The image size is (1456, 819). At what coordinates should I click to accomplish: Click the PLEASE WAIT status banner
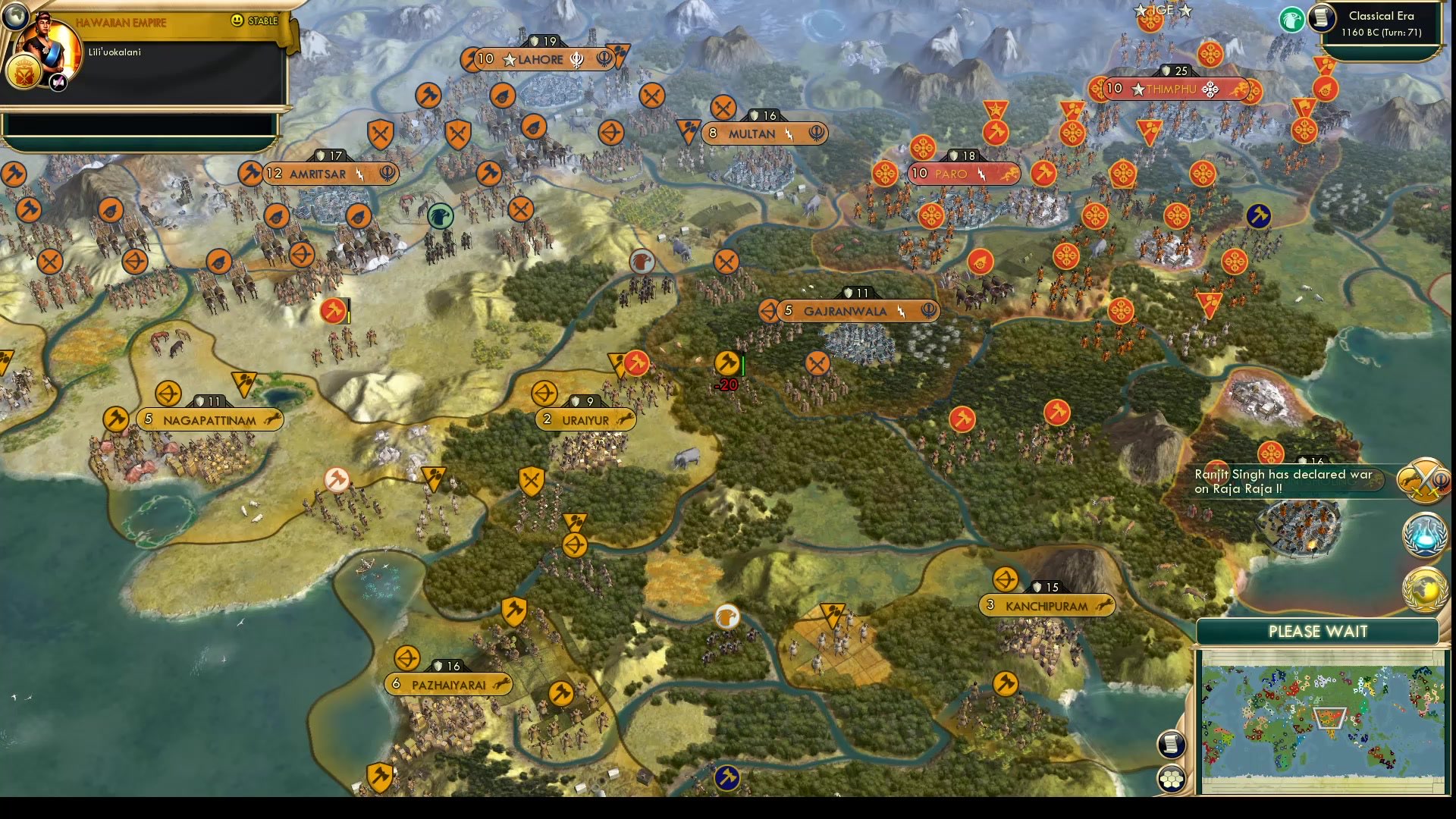tap(1318, 631)
